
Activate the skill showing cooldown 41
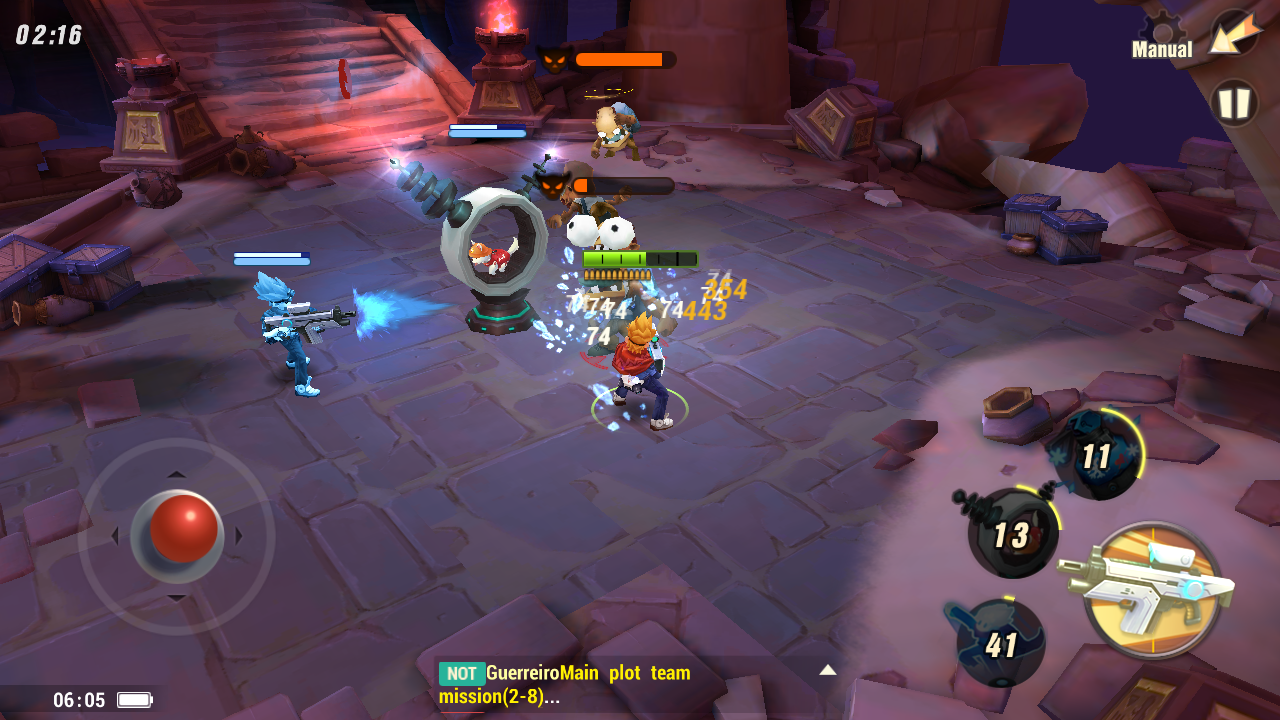coord(1000,643)
